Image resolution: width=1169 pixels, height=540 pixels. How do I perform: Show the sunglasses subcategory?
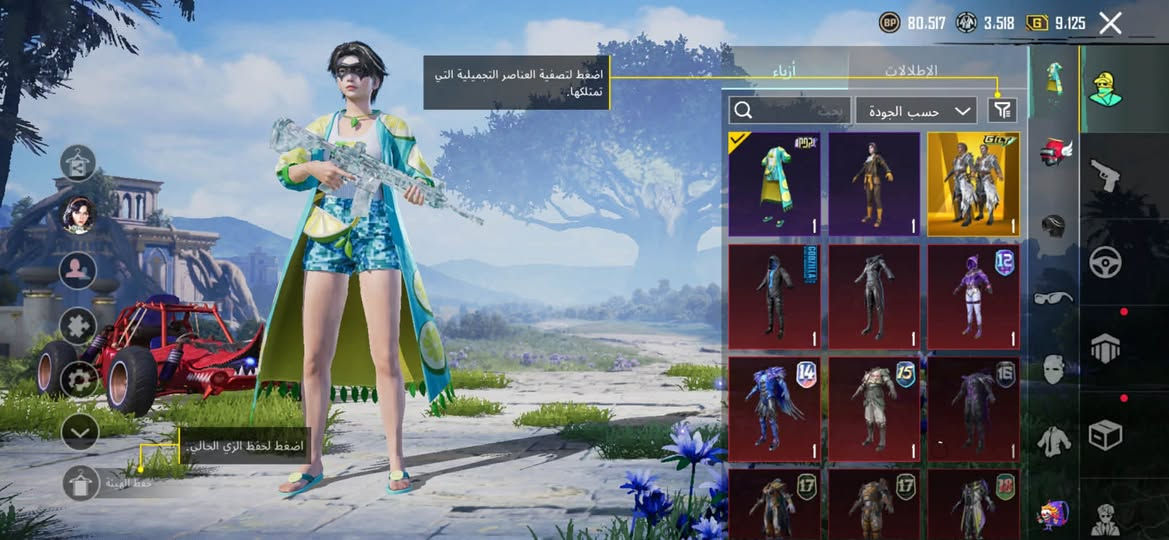[1053, 296]
